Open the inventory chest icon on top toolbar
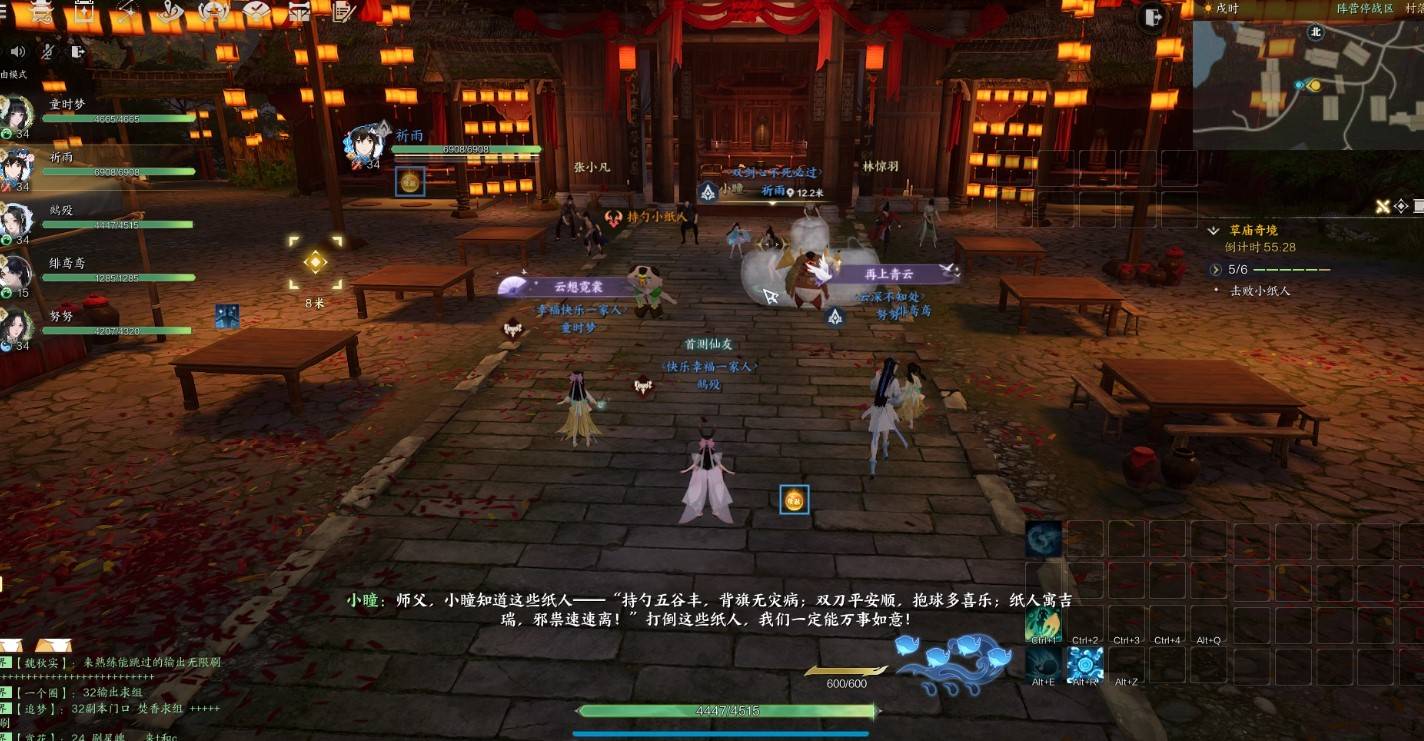The height and width of the screenshot is (741, 1424). [83, 12]
